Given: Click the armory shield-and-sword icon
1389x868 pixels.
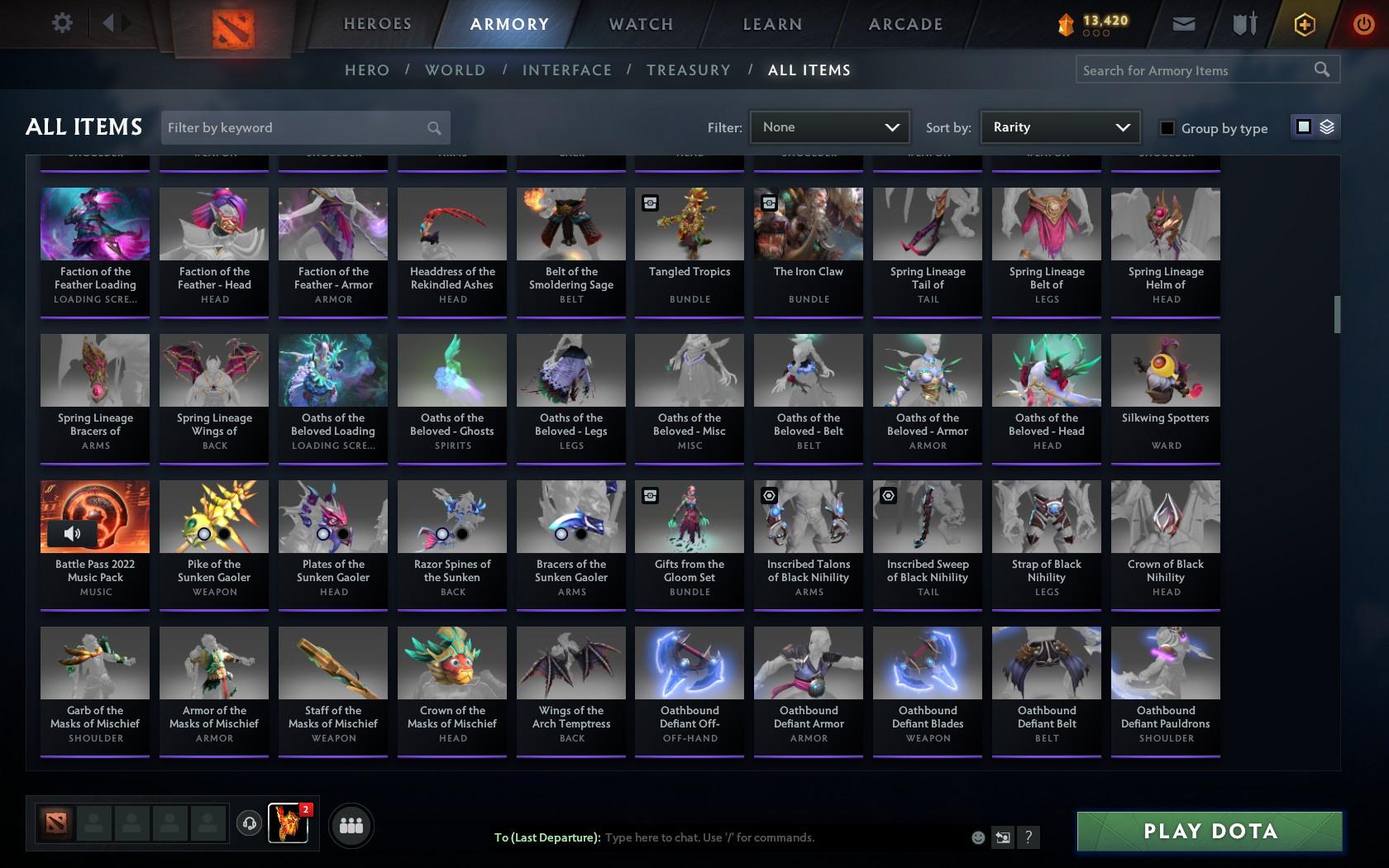Looking at the screenshot, I should [1243, 24].
